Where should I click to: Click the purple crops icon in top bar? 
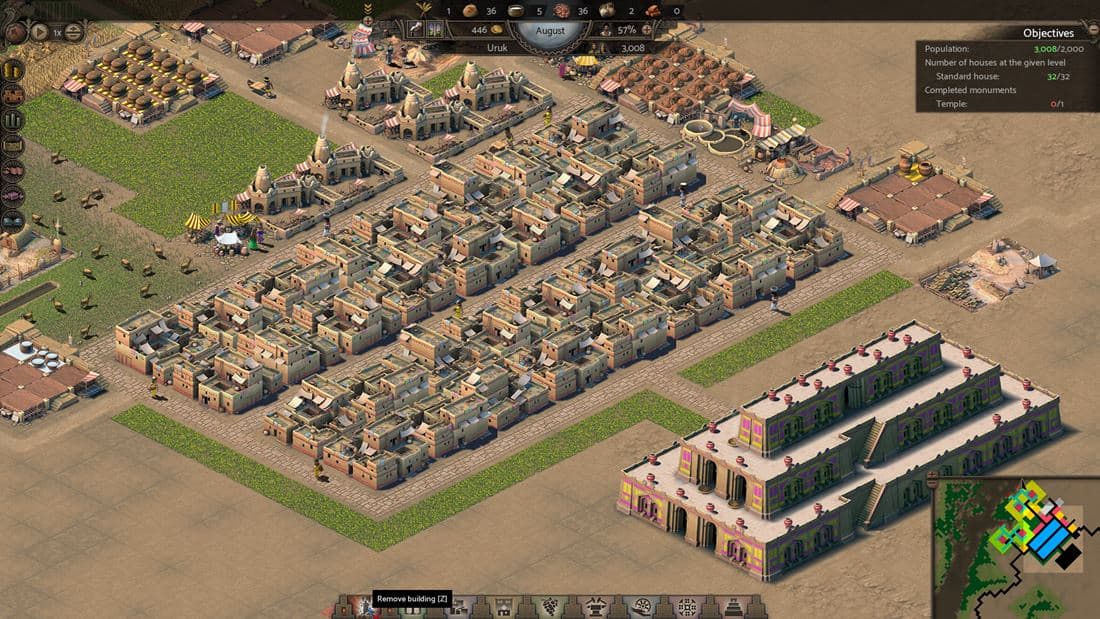click(435, 30)
